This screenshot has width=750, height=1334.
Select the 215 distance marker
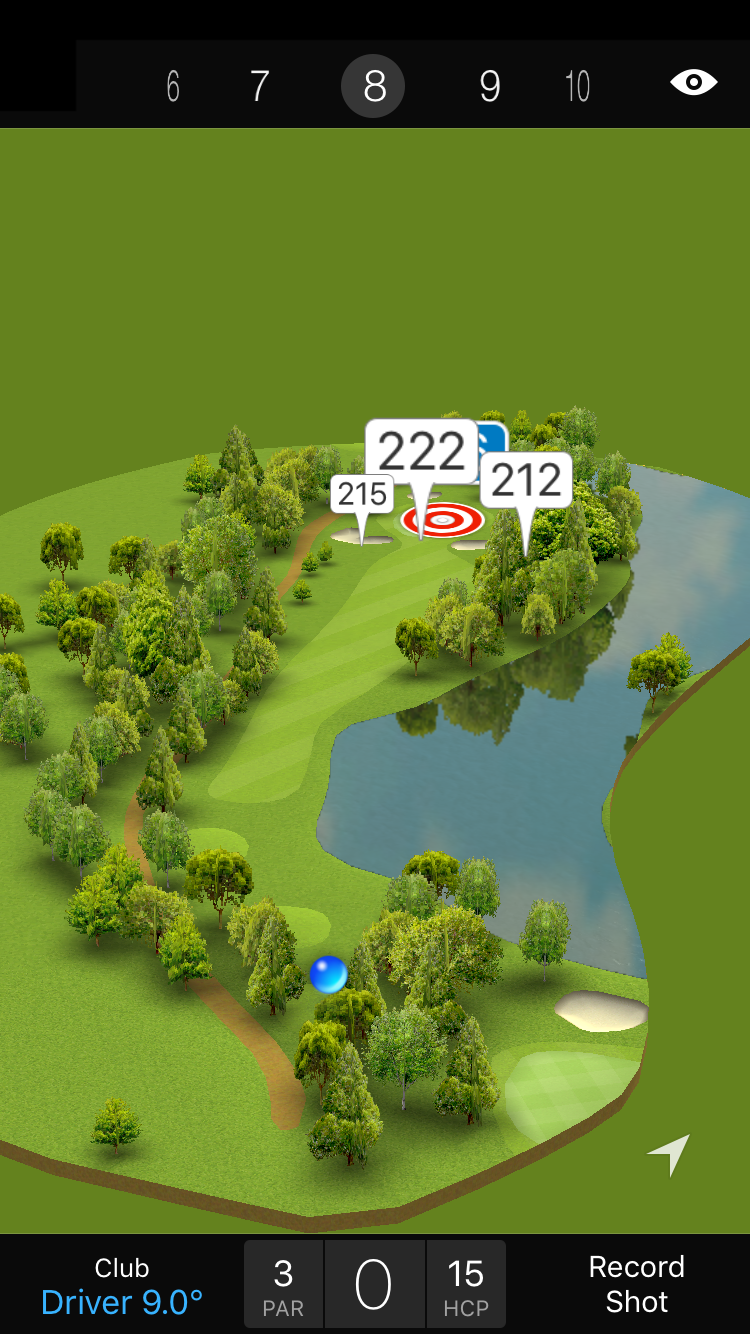point(362,494)
